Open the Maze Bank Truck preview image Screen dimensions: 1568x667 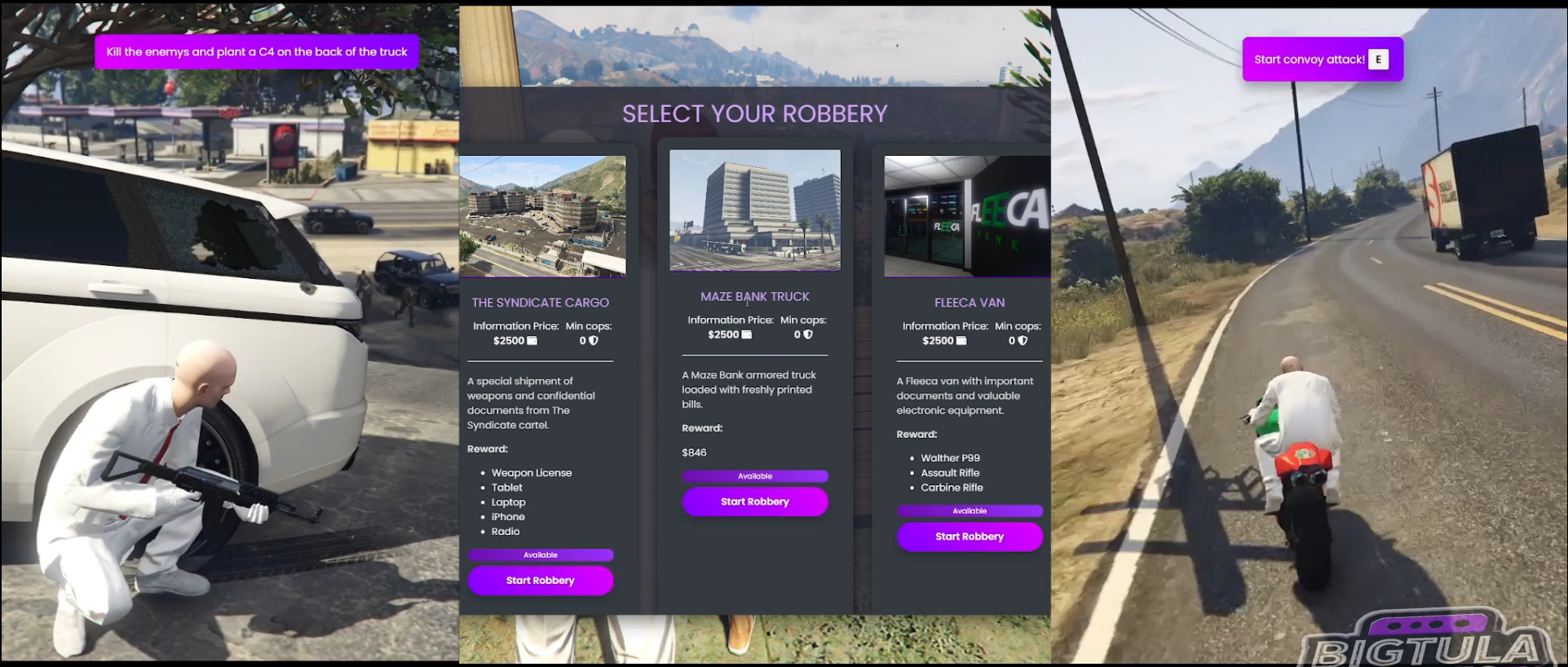coord(754,210)
